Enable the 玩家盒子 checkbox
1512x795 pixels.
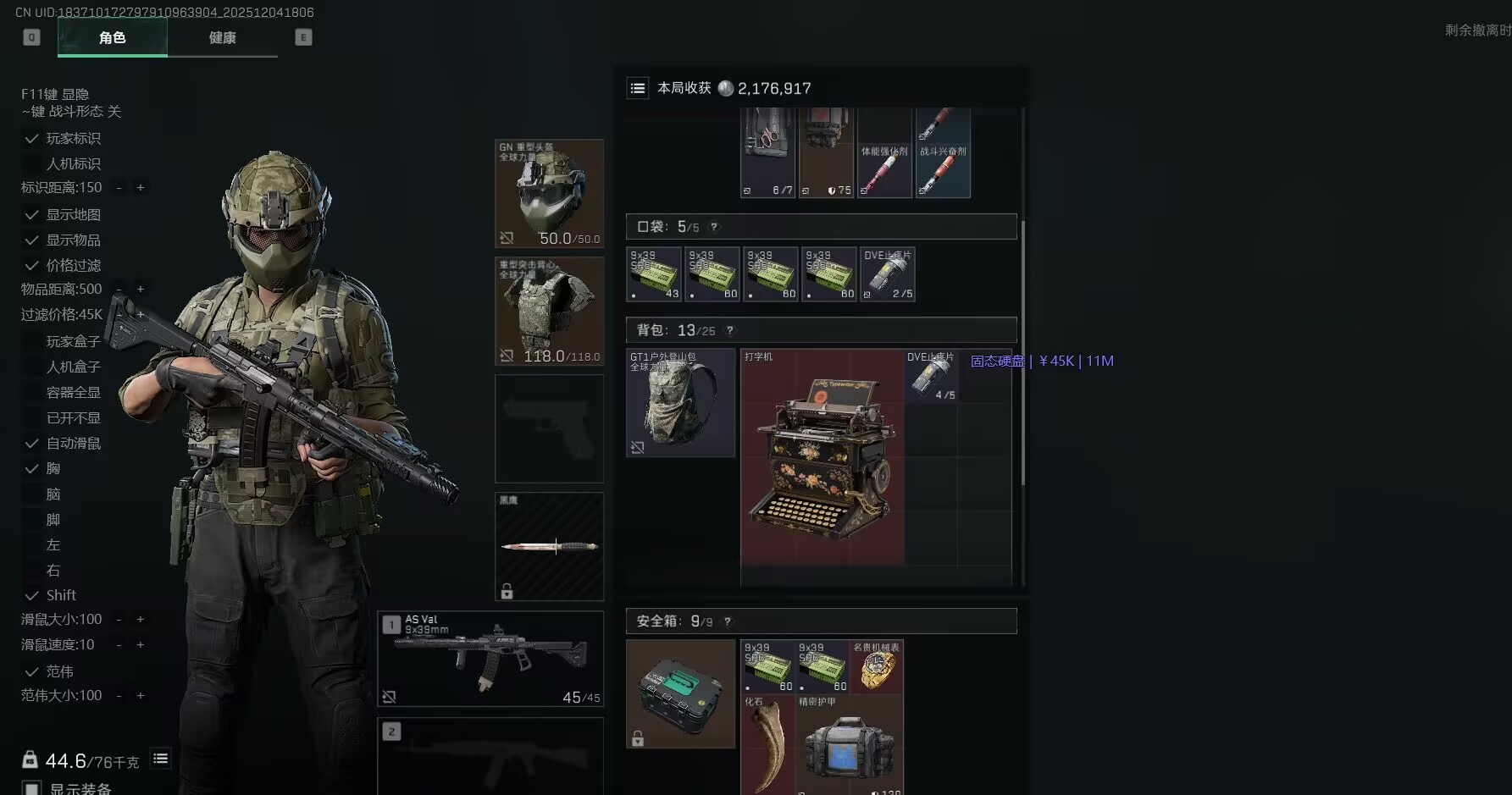tap(32, 342)
